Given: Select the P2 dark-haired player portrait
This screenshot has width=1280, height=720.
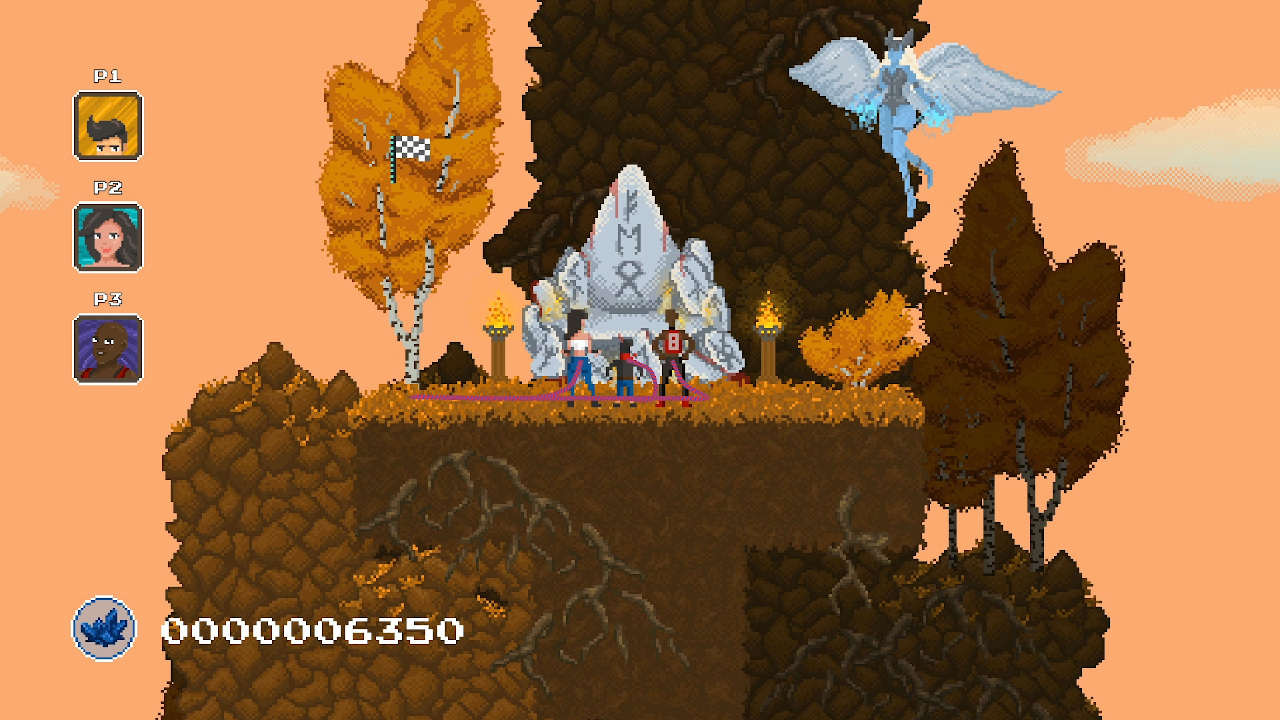Looking at the screenshot, I should [107, 235].
